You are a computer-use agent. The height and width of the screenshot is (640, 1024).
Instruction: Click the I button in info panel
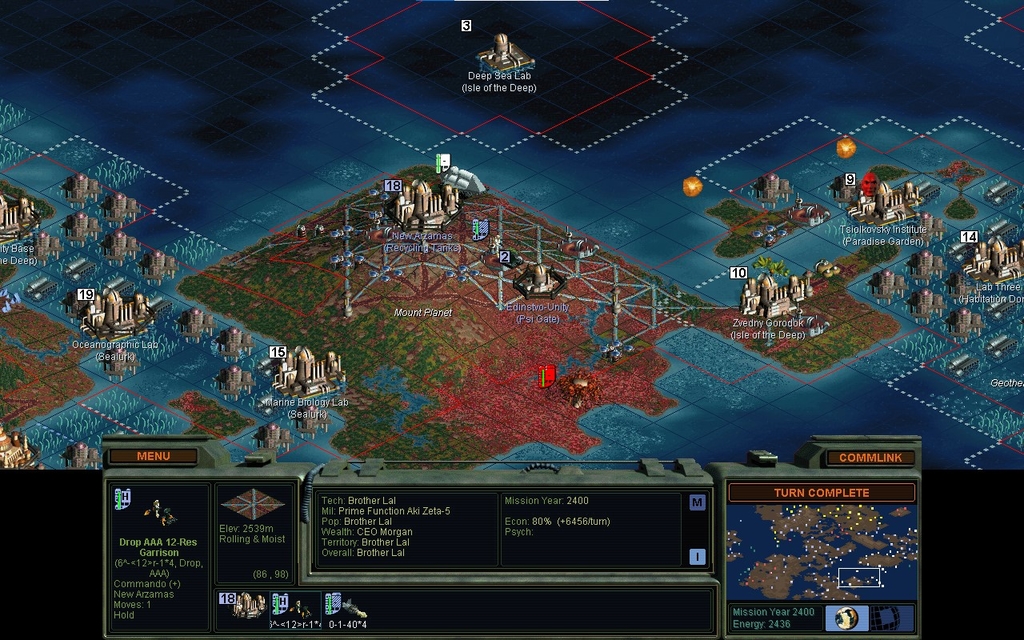[697, 557]
